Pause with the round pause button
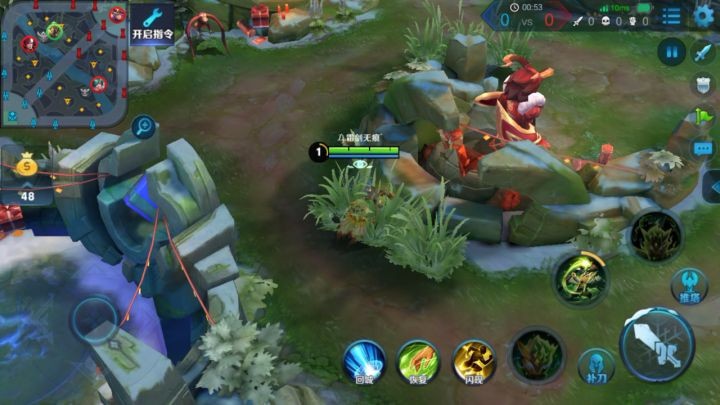Viewport: 720px width, 405px height. (672, 51)
